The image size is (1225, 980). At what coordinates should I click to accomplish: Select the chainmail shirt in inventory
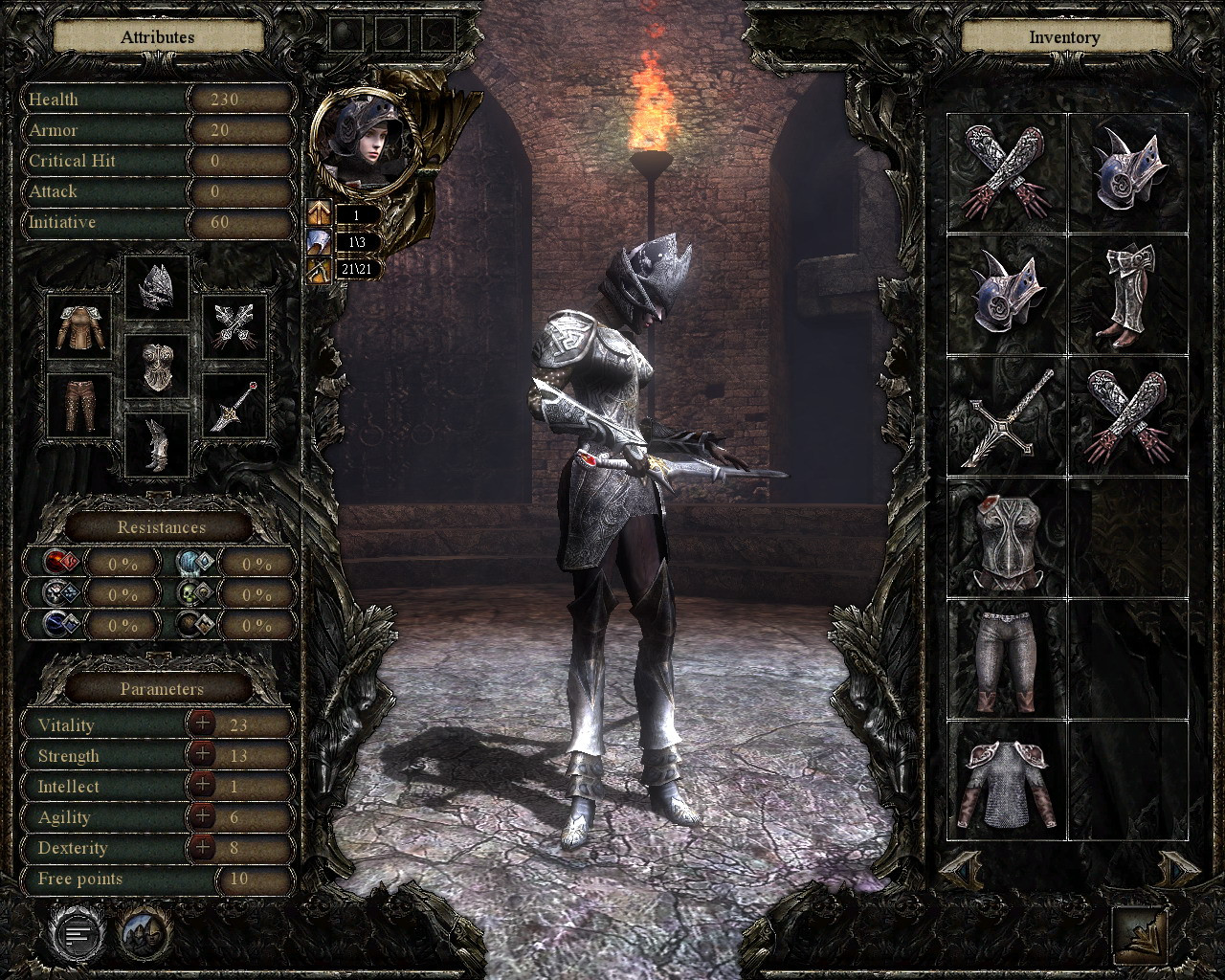coord(1008,783)
